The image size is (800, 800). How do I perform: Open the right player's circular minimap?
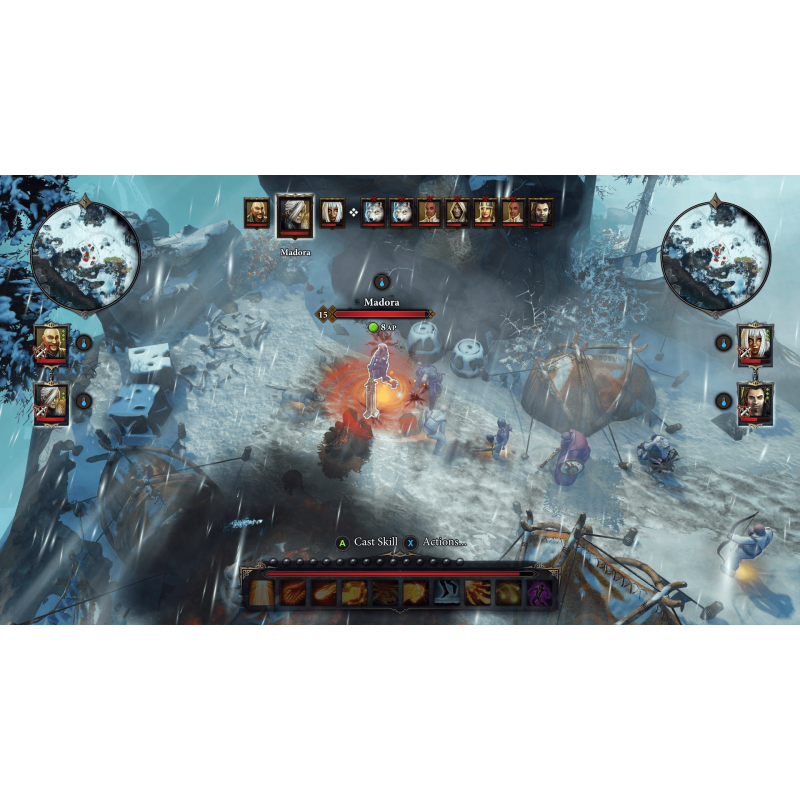716,253
